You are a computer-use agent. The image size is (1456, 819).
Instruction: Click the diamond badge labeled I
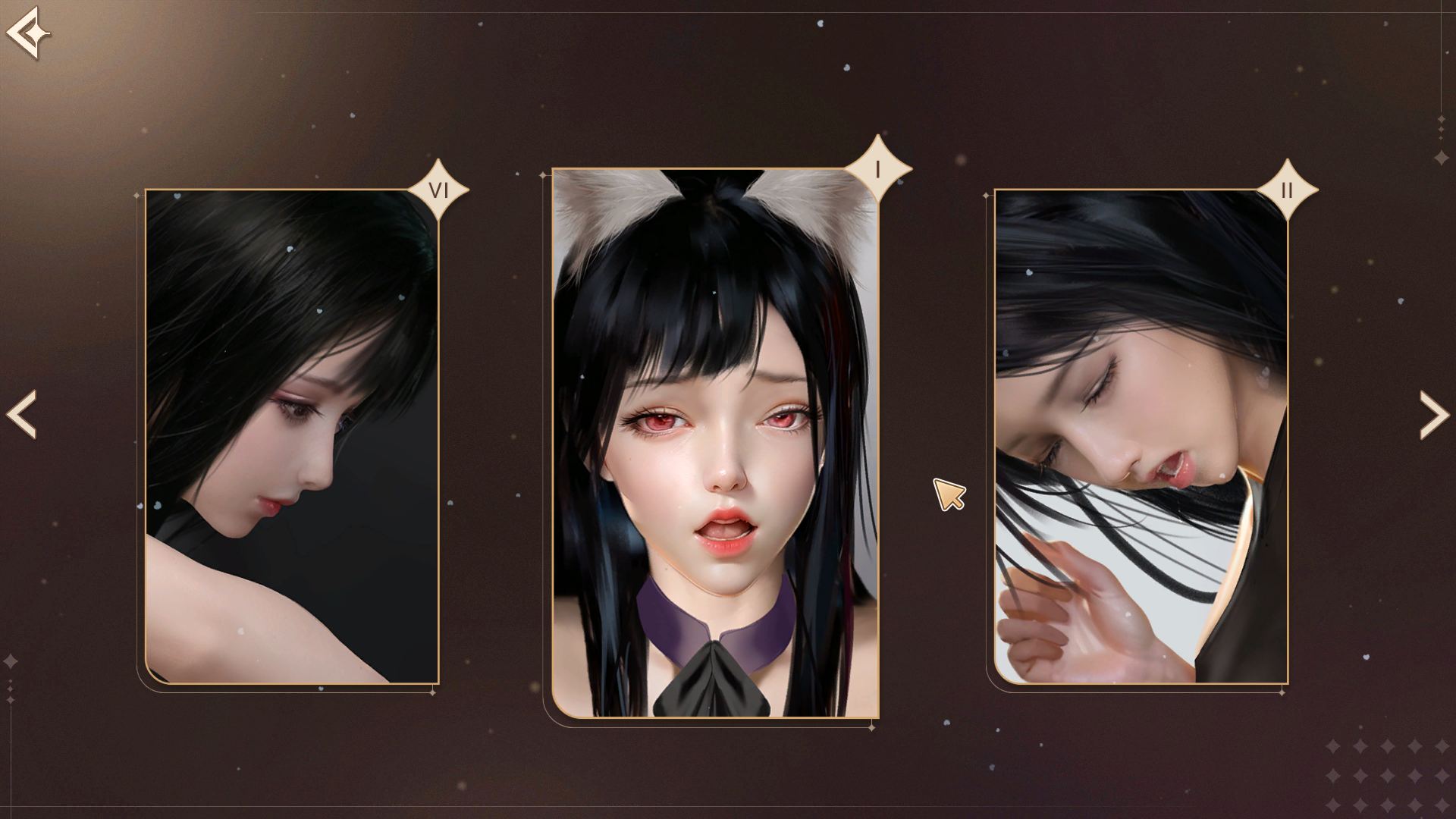pyautogui.click(x=877, y=170)
